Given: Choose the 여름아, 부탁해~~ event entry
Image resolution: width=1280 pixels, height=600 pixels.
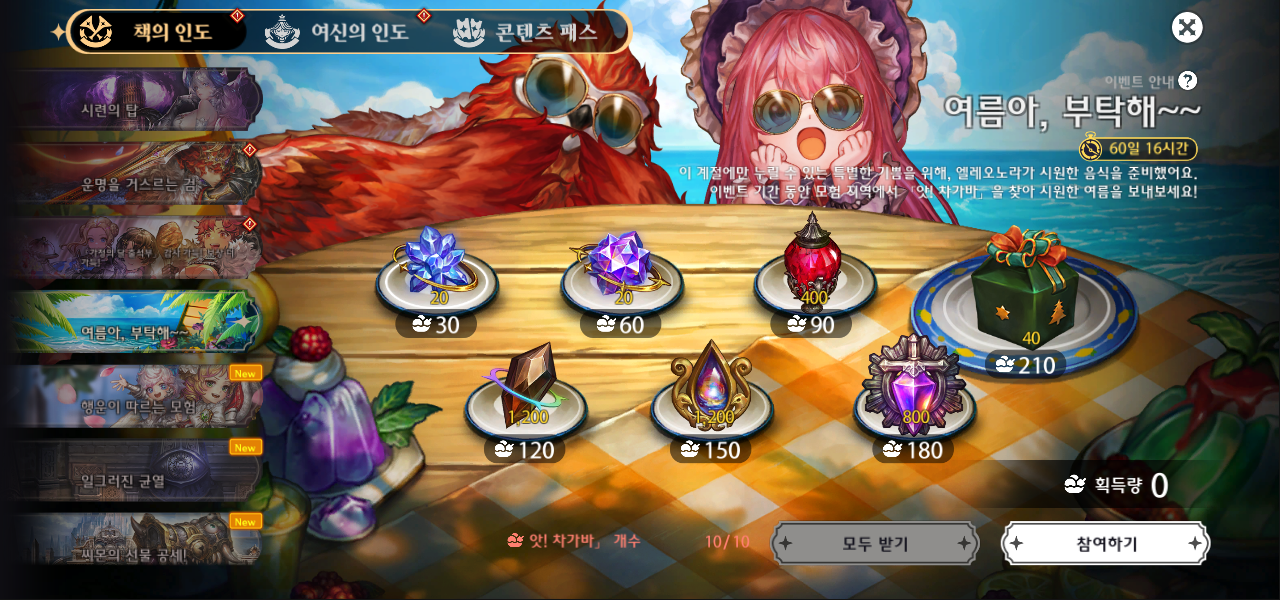Looking at the screenshot, I should [137, 321].
